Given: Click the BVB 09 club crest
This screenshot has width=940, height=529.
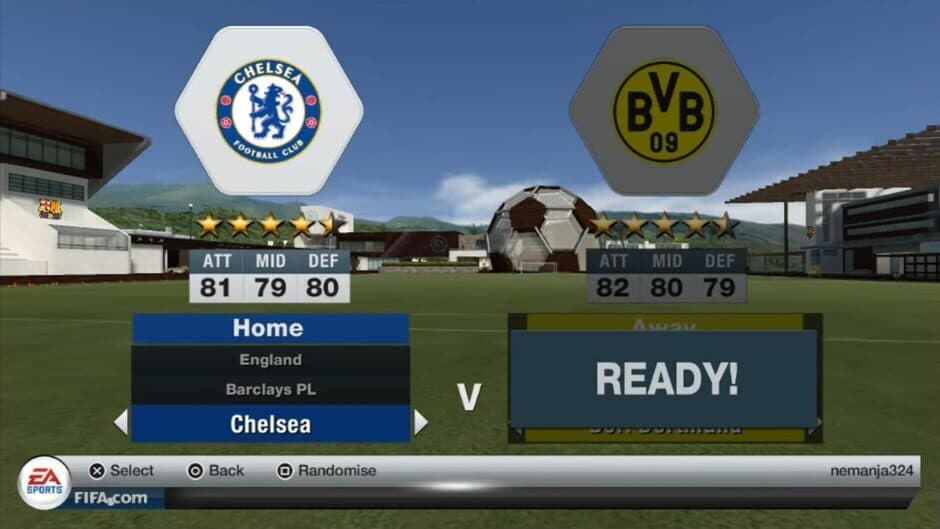Looking at the screenshot, I should (664, 111).
